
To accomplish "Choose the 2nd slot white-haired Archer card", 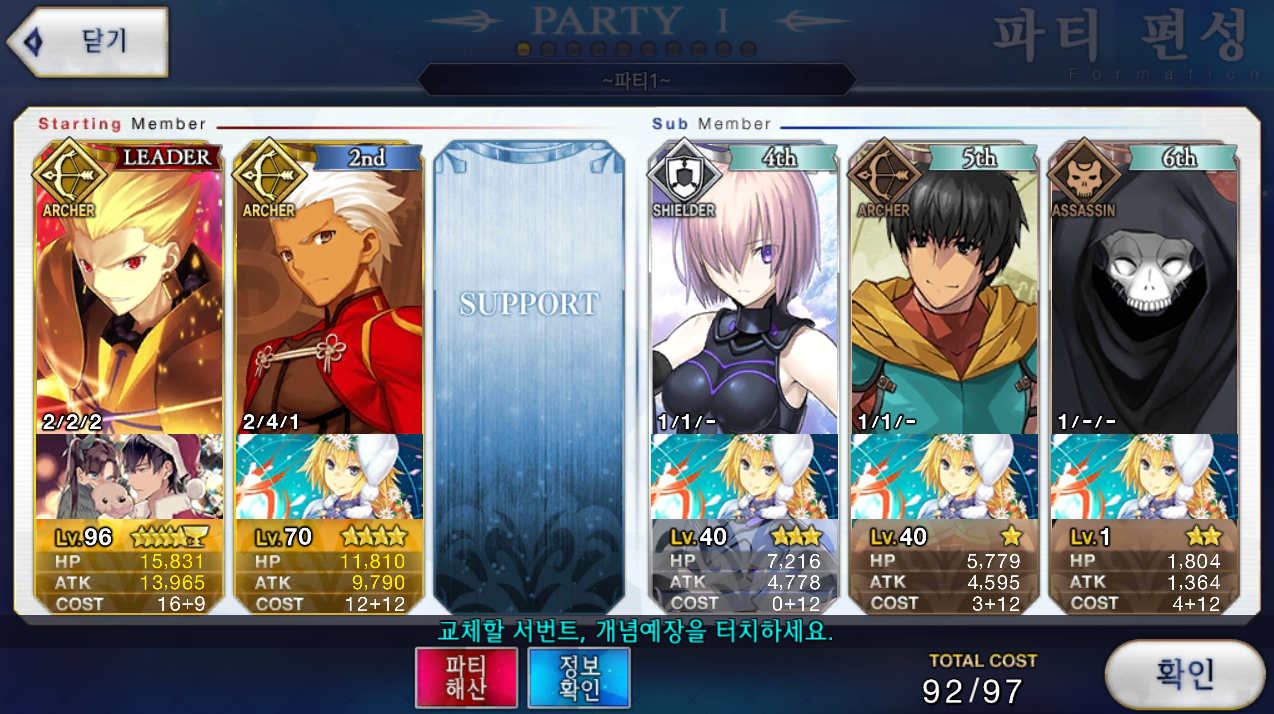I will (x=329, y=290).
